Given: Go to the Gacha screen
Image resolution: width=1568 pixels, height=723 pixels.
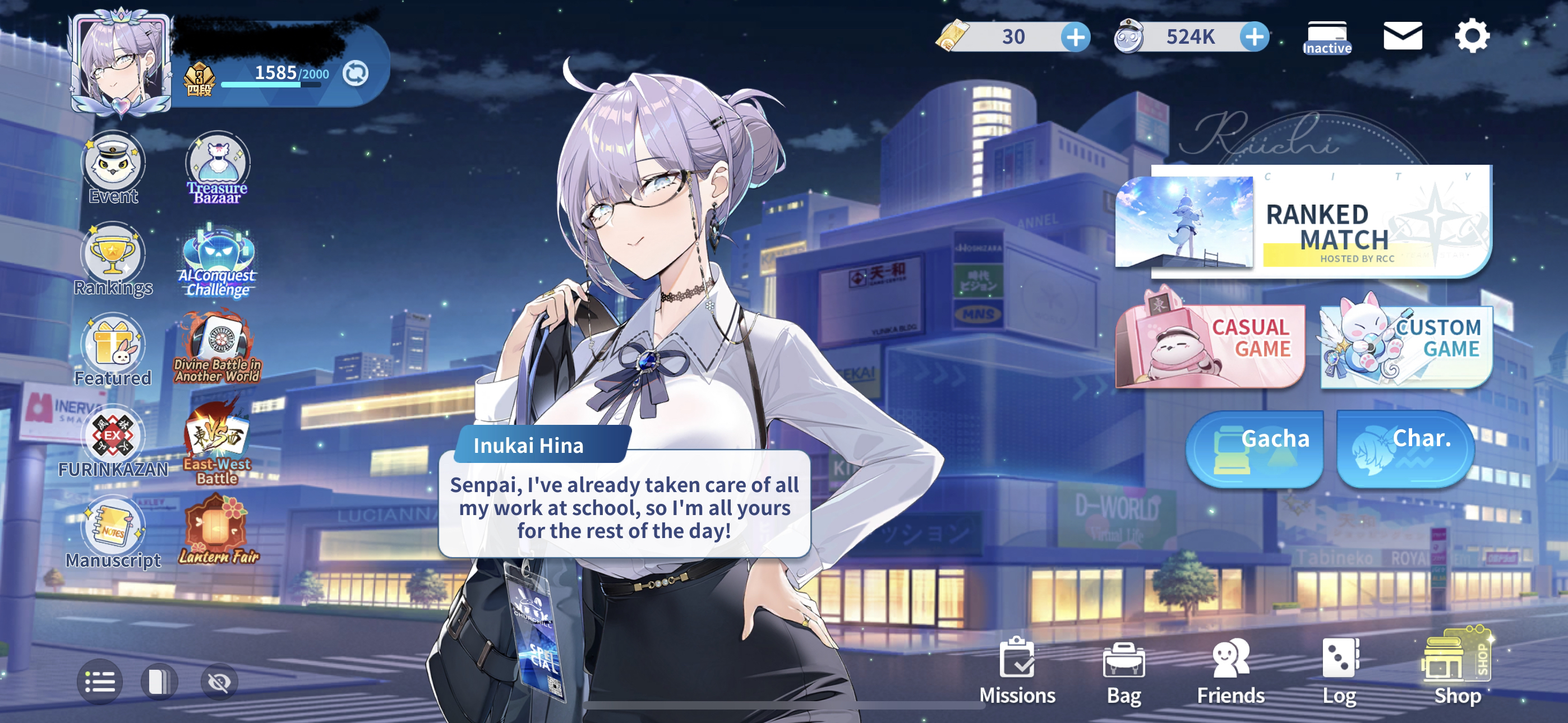Looking at the screenshot, I should [x=1255, y=449].
